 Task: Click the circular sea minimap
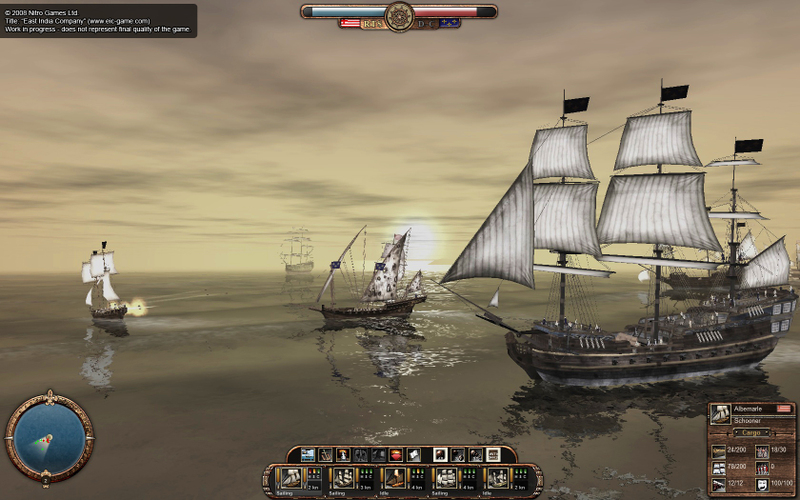49,436
